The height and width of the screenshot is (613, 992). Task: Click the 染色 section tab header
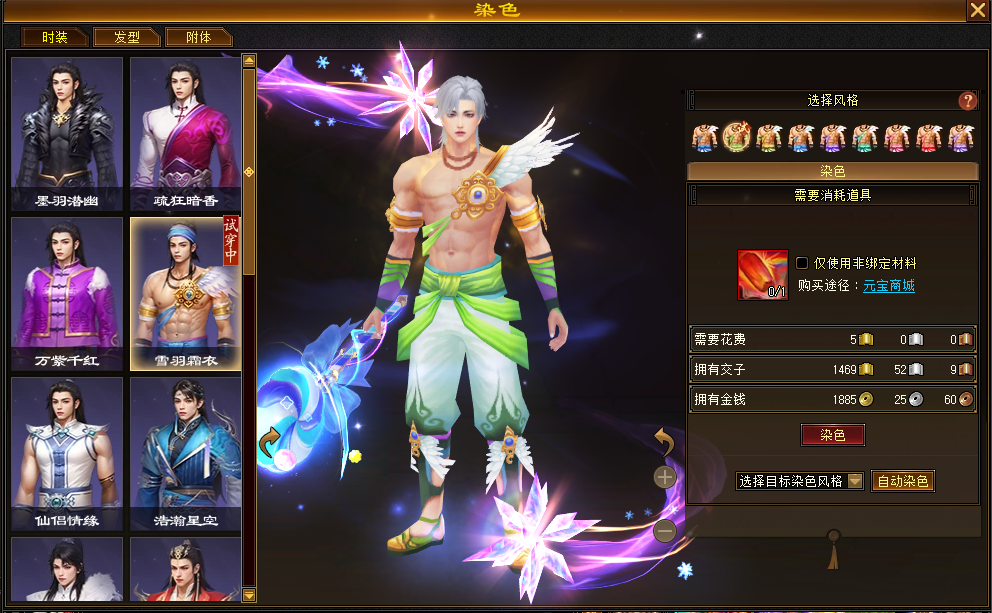[x=832, y=172]
